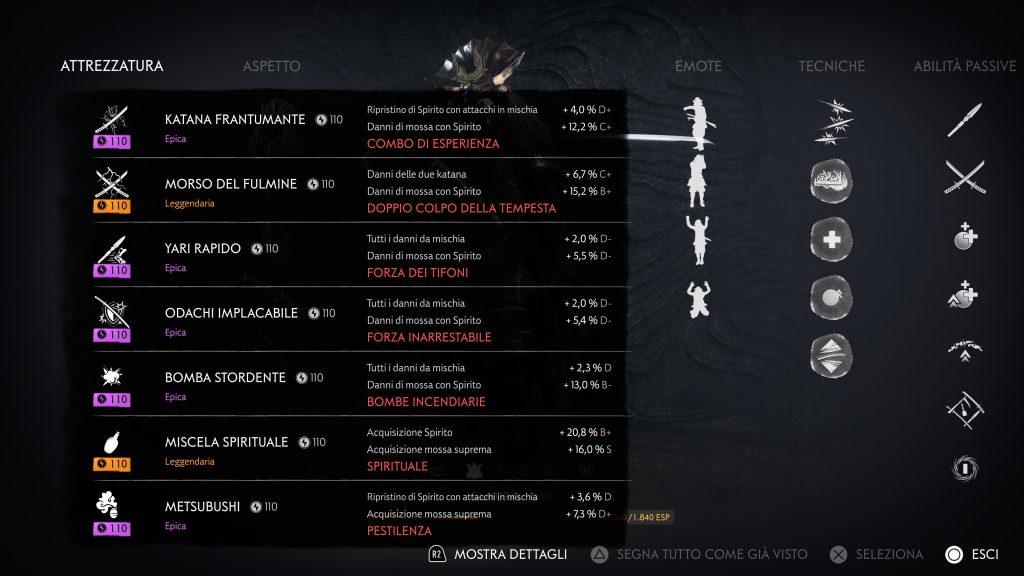Select the Yari Rapido weapon

pyautogui.click(x=203, y=249)
